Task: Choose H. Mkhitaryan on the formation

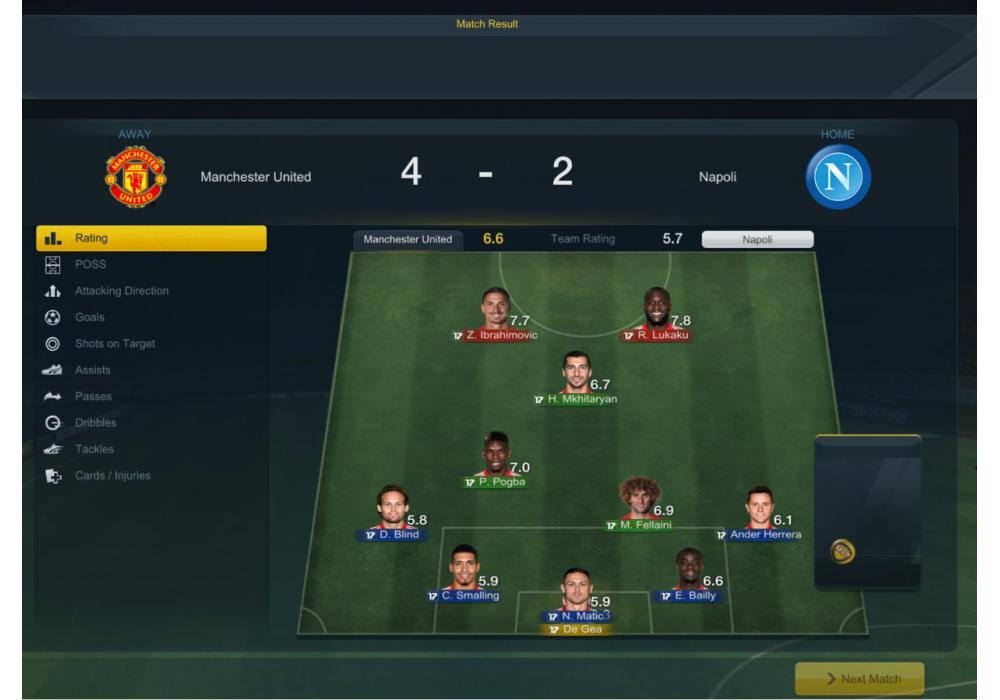Action: click(576, 373)
